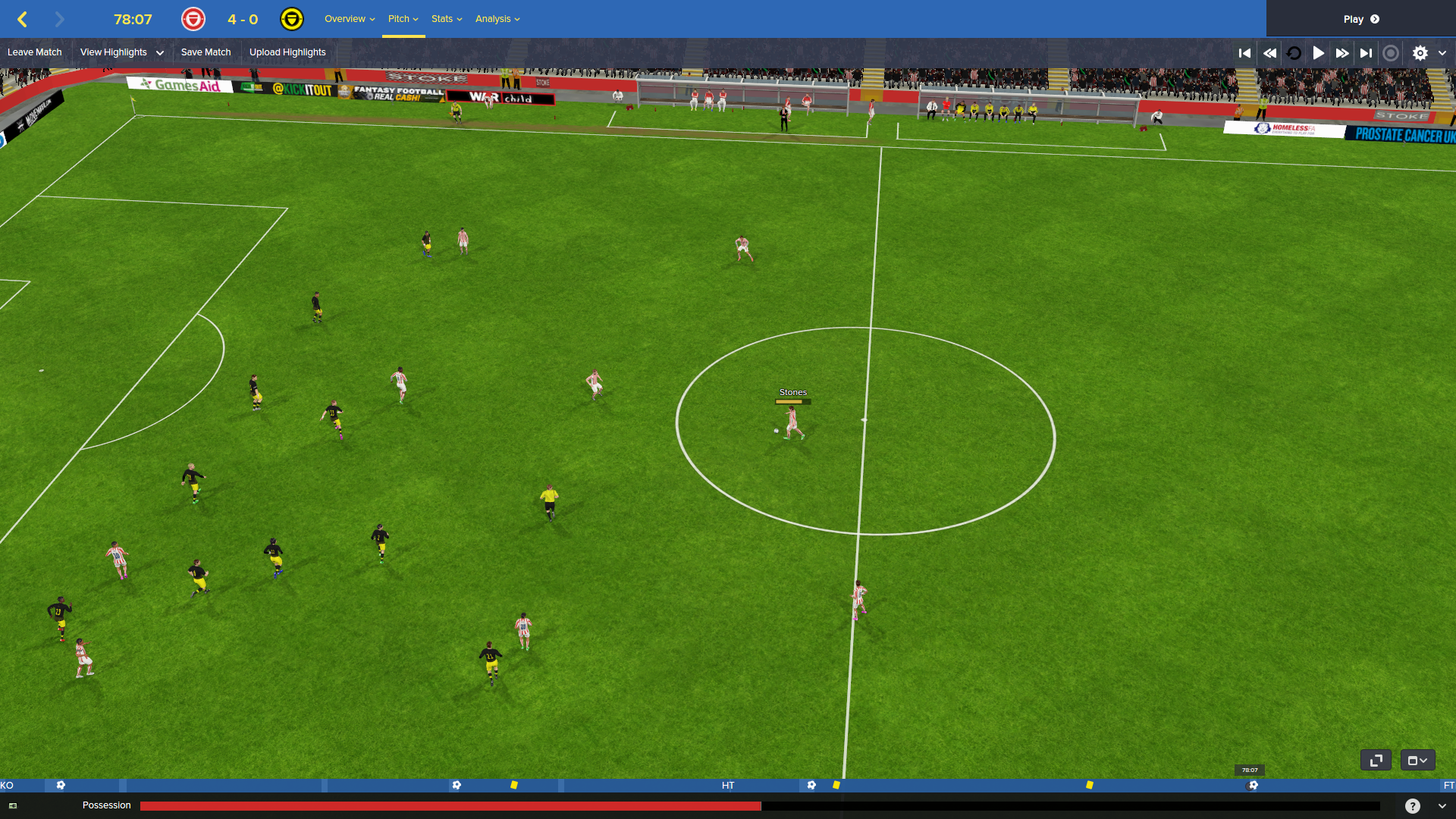Resume playback with the play triangle
Screen dimensions: 1456x819
coord(1319,53)
